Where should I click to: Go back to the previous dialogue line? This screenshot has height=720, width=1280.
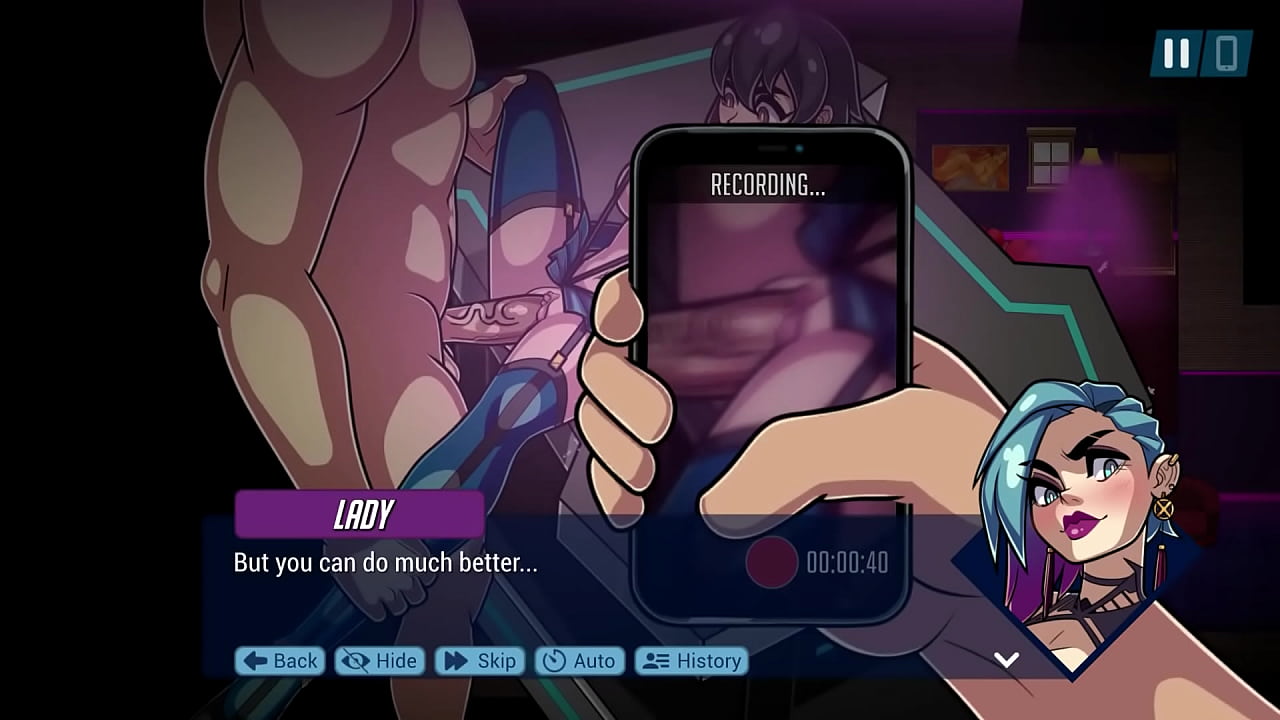click(x=281, y=661)
